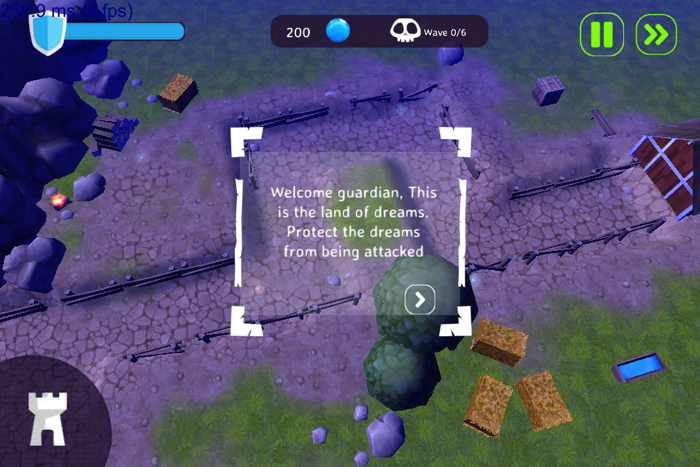Screen dimensions: 700x467
Task: Activate the fast-forward speed button
Action: point(656,35)
